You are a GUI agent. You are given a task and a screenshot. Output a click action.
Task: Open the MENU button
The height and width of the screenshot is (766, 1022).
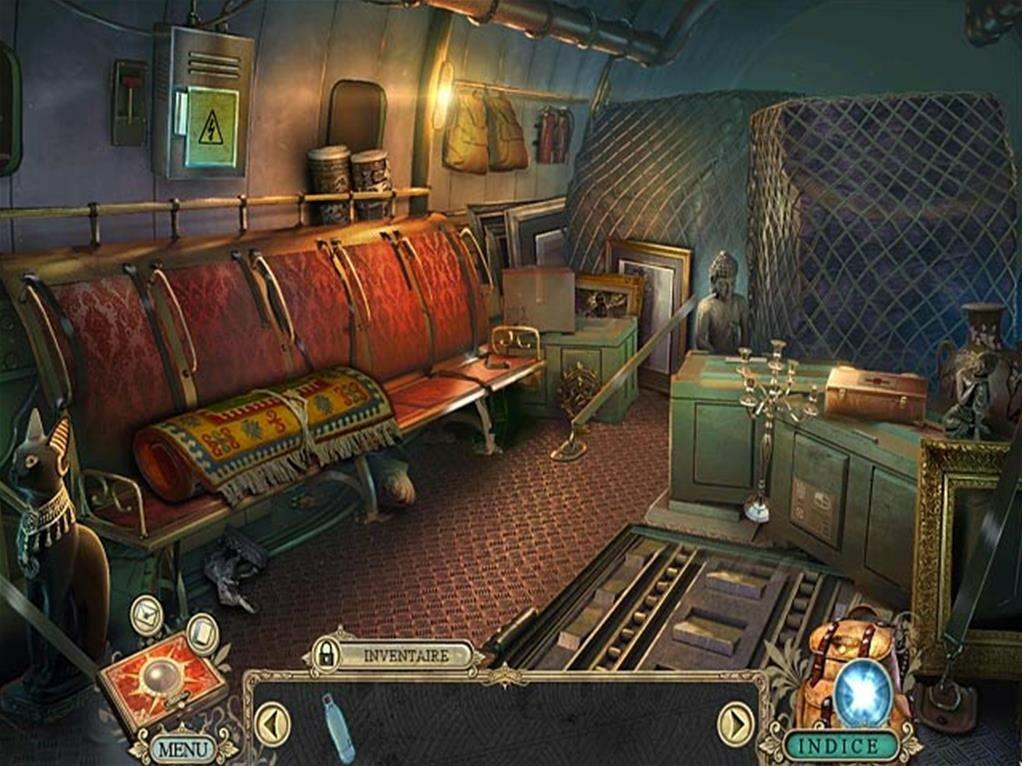[184, 747]
